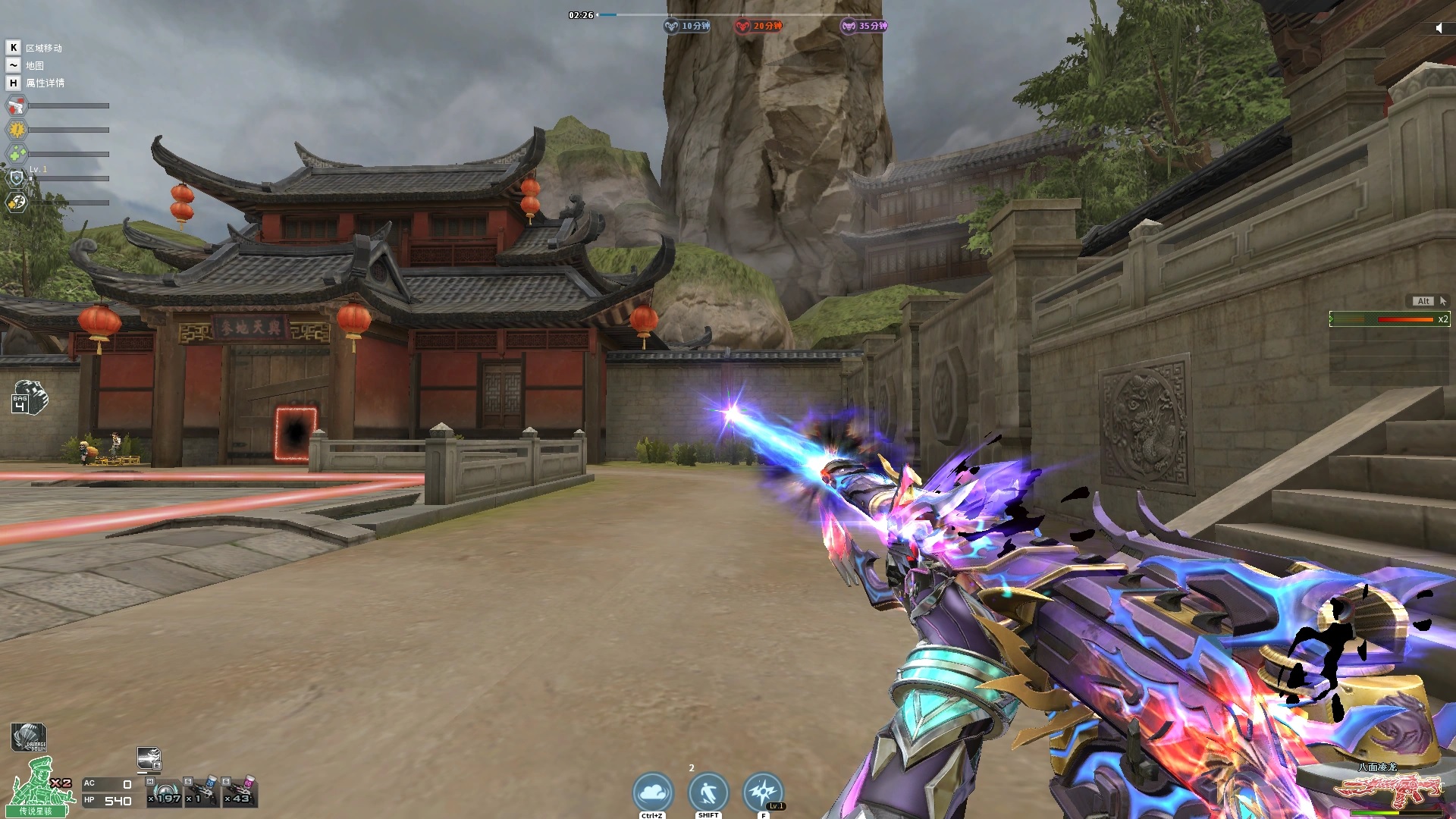
Task: Choose the blue canister pistol slot
Action: (202, 792)
